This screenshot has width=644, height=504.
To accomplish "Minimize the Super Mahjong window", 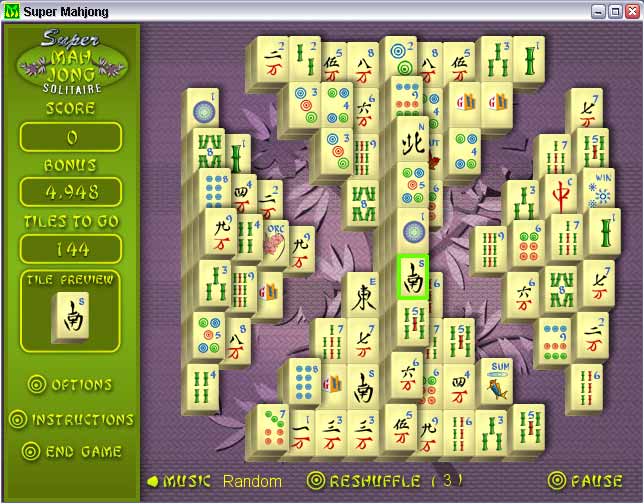I will point(598,11).
